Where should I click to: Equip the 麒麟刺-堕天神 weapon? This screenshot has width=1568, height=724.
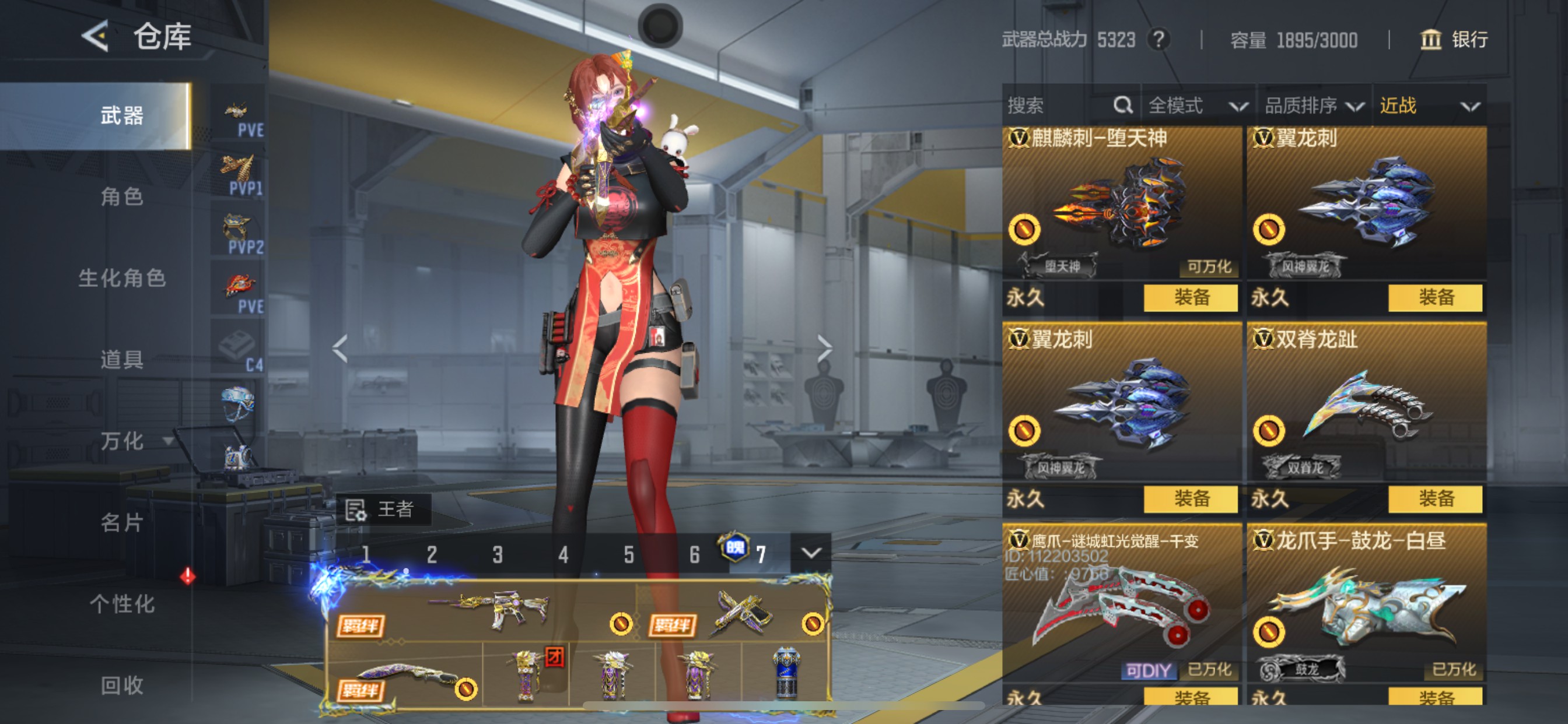click(1190, 297)
